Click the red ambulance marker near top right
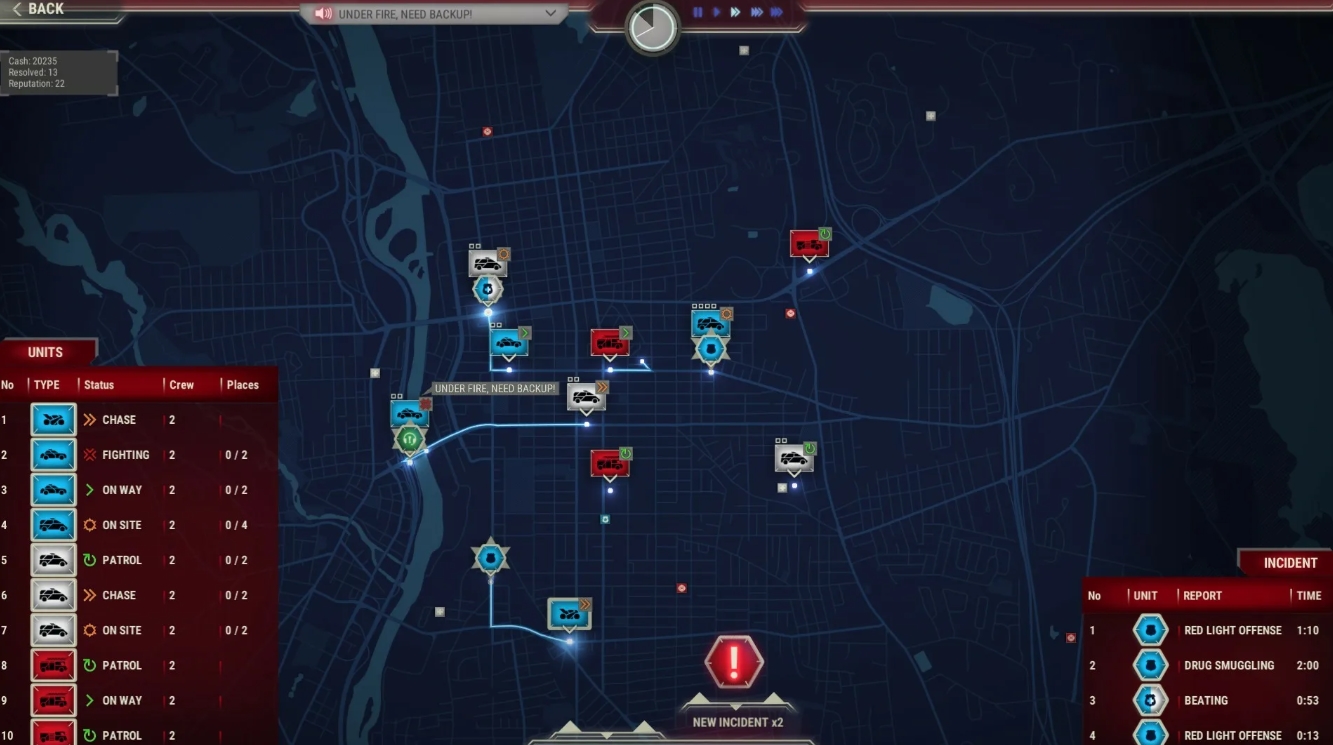 810,242
